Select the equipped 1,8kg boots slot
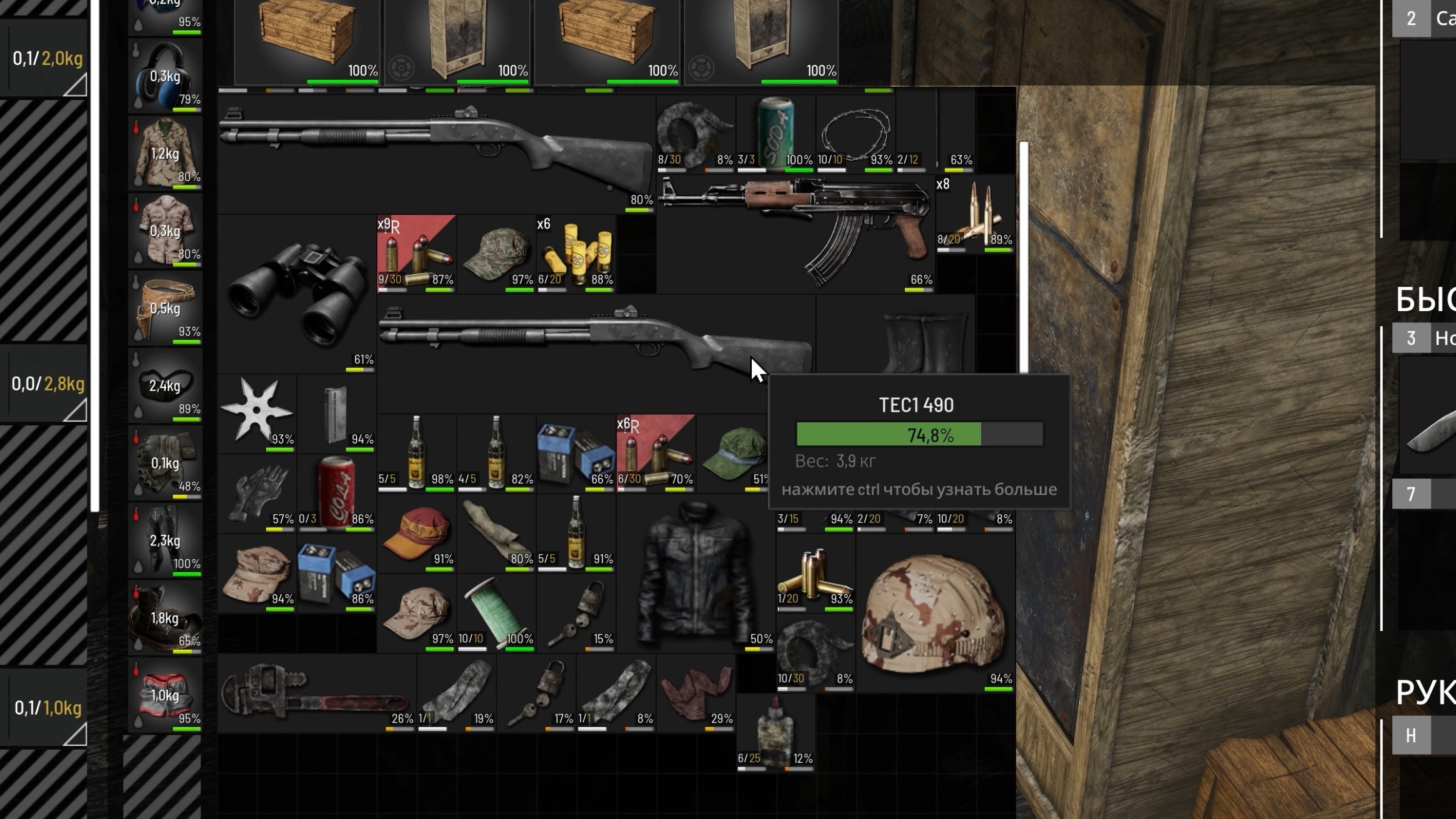The height and width of the screenshot is (819, 1456). 165,617
